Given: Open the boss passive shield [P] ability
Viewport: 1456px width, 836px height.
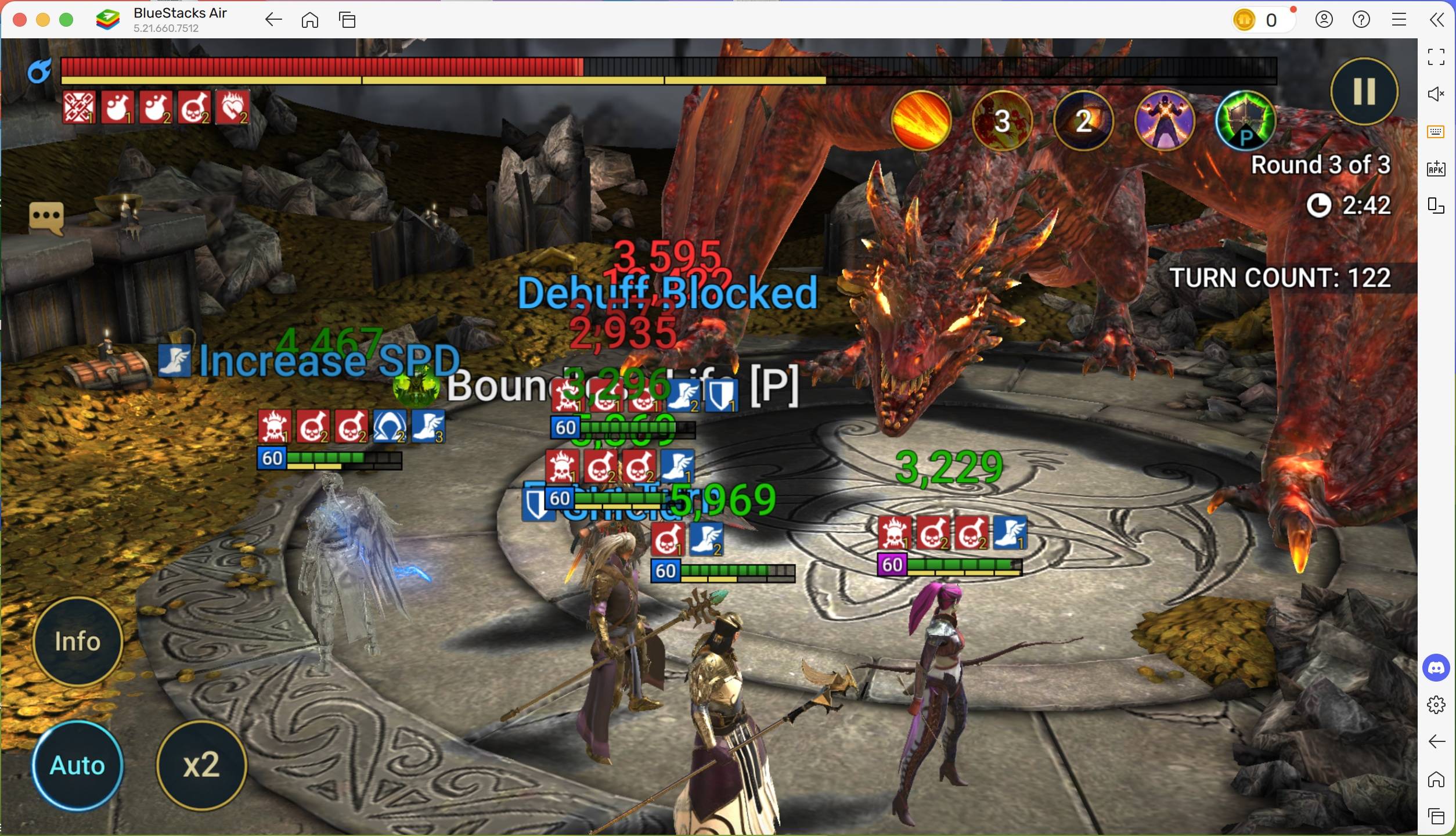Looking at the screenshot, I should pyautogui.click(x=1245, y=120).
